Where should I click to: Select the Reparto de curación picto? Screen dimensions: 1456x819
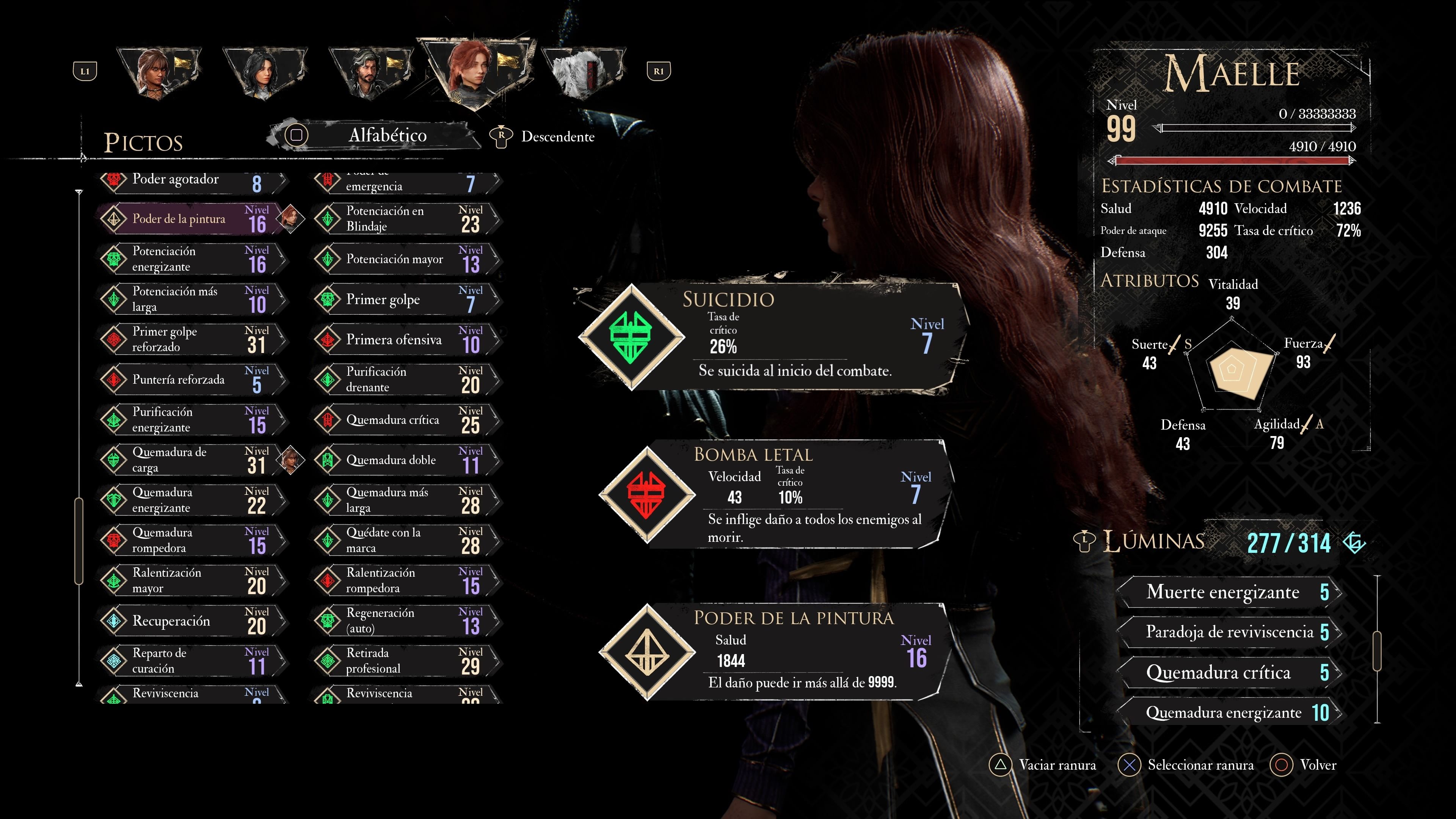[192, 661]
